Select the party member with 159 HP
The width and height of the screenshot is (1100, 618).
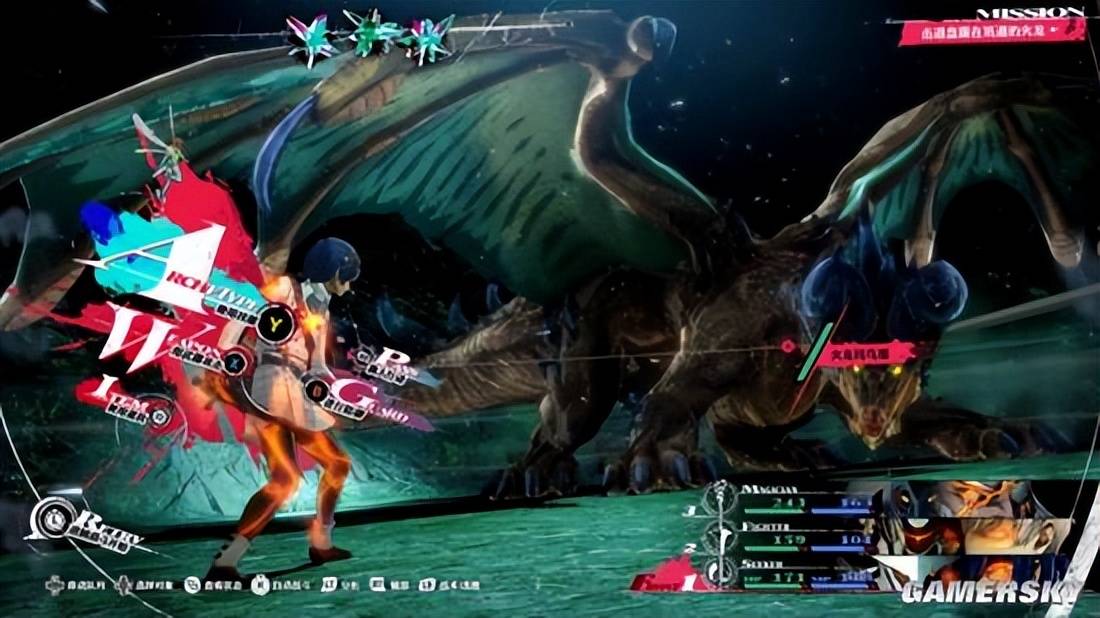790,537
